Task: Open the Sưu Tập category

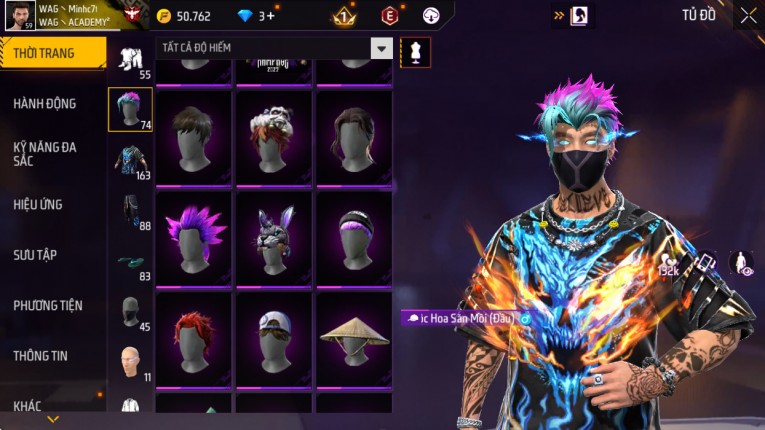Action: (x=35, y=255)
